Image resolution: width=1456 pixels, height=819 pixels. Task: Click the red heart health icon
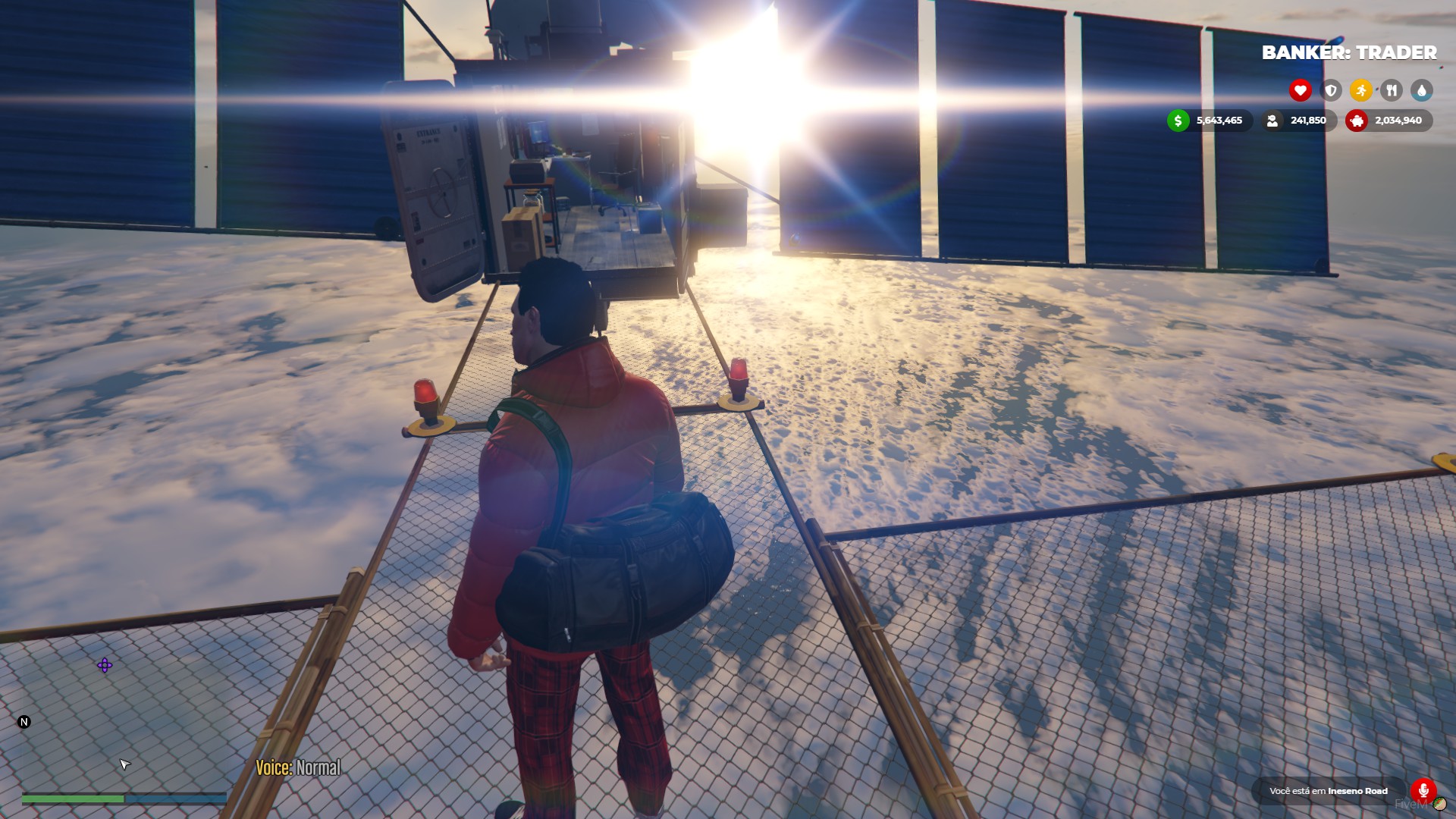[1300, 90]
